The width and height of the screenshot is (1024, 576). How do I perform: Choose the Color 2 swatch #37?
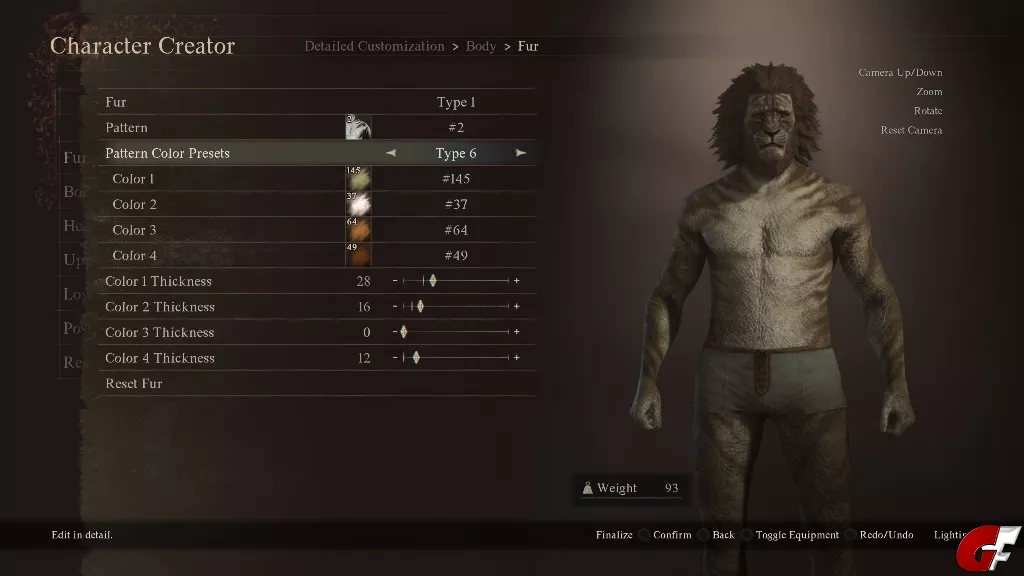click(x=358, y=204)
